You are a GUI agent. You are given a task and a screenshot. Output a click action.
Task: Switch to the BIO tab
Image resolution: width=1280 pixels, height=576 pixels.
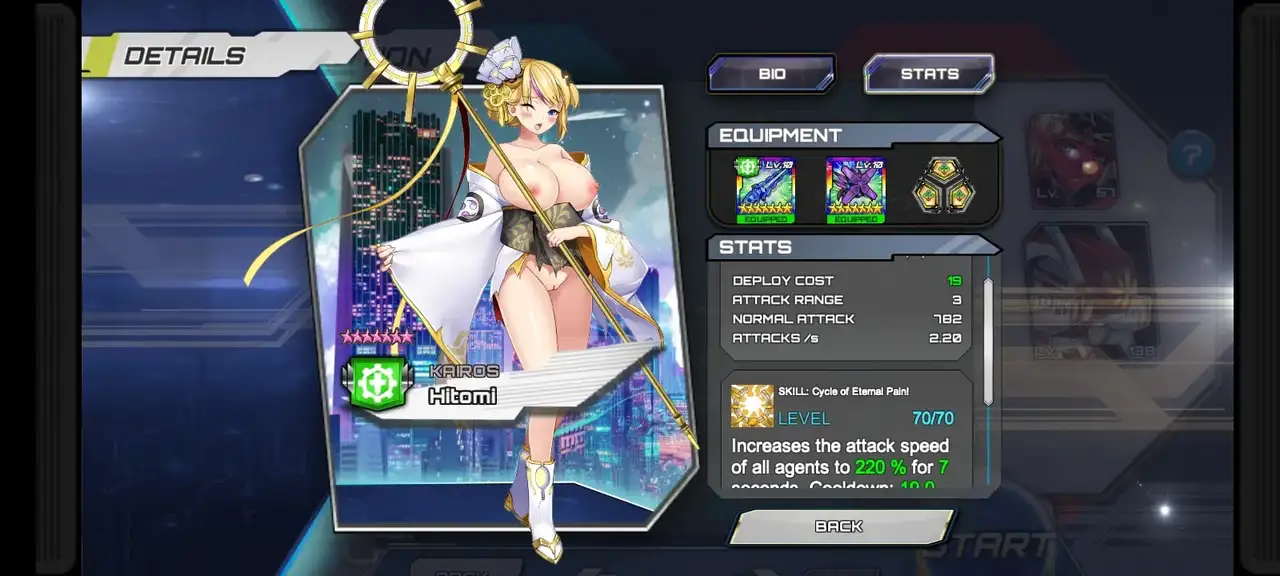tap(771, 74)
